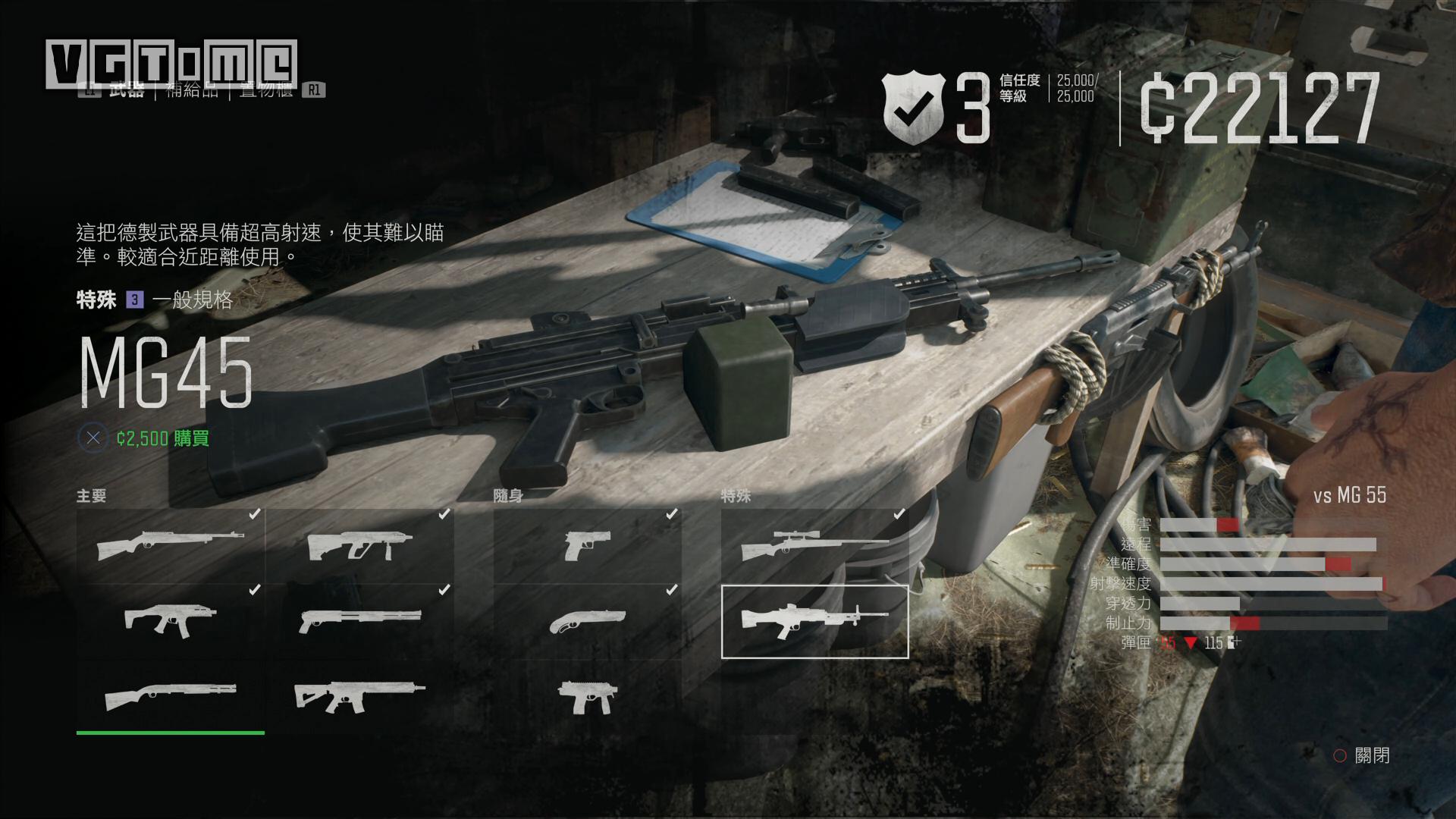This screenshot has height=819, width=1456.
Task: Choose the assault rifle primary weapon
Action: coord(359,695)
